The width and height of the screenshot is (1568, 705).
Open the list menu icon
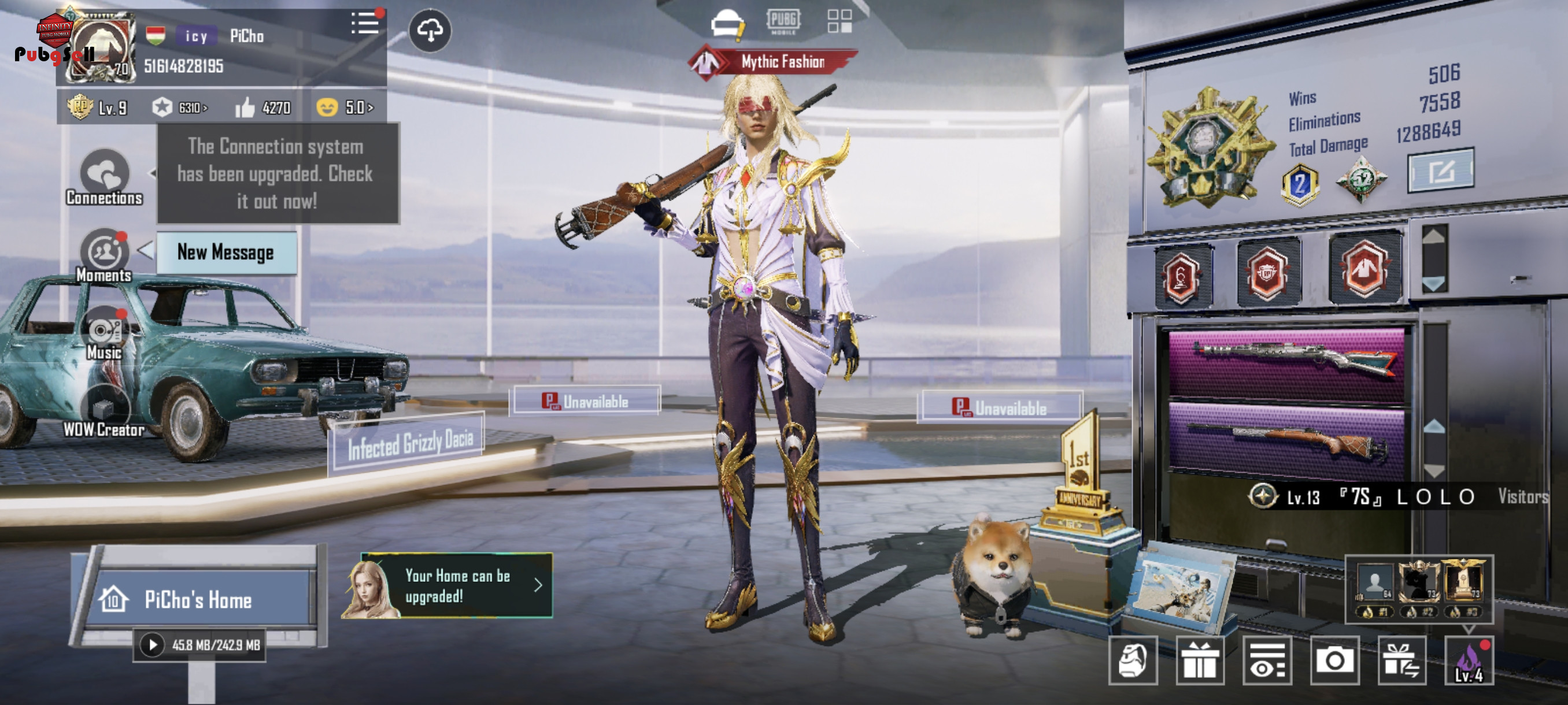365,24
